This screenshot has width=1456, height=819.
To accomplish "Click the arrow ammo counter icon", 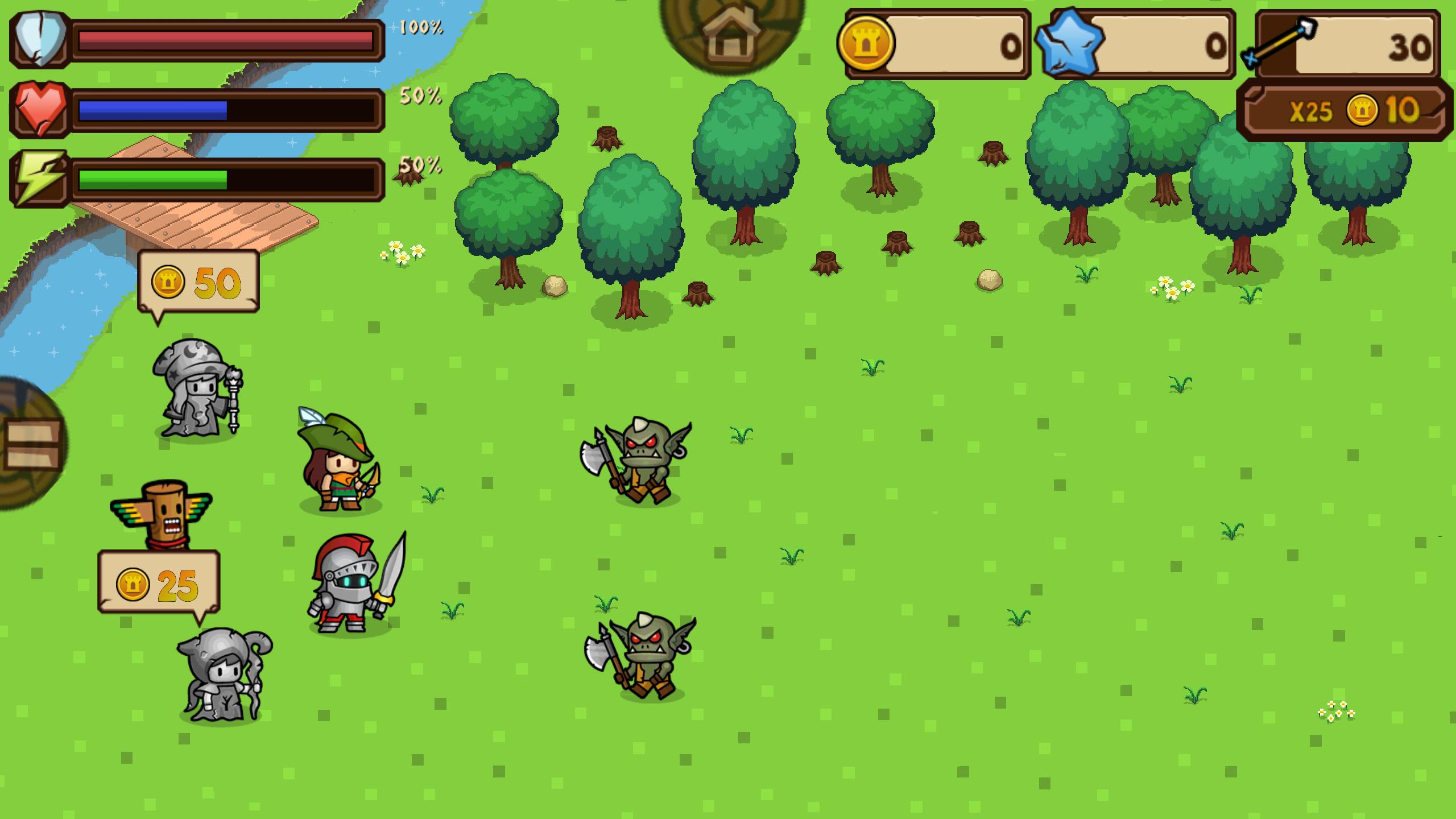I will pyautogui.click(x=1279, y=43).
